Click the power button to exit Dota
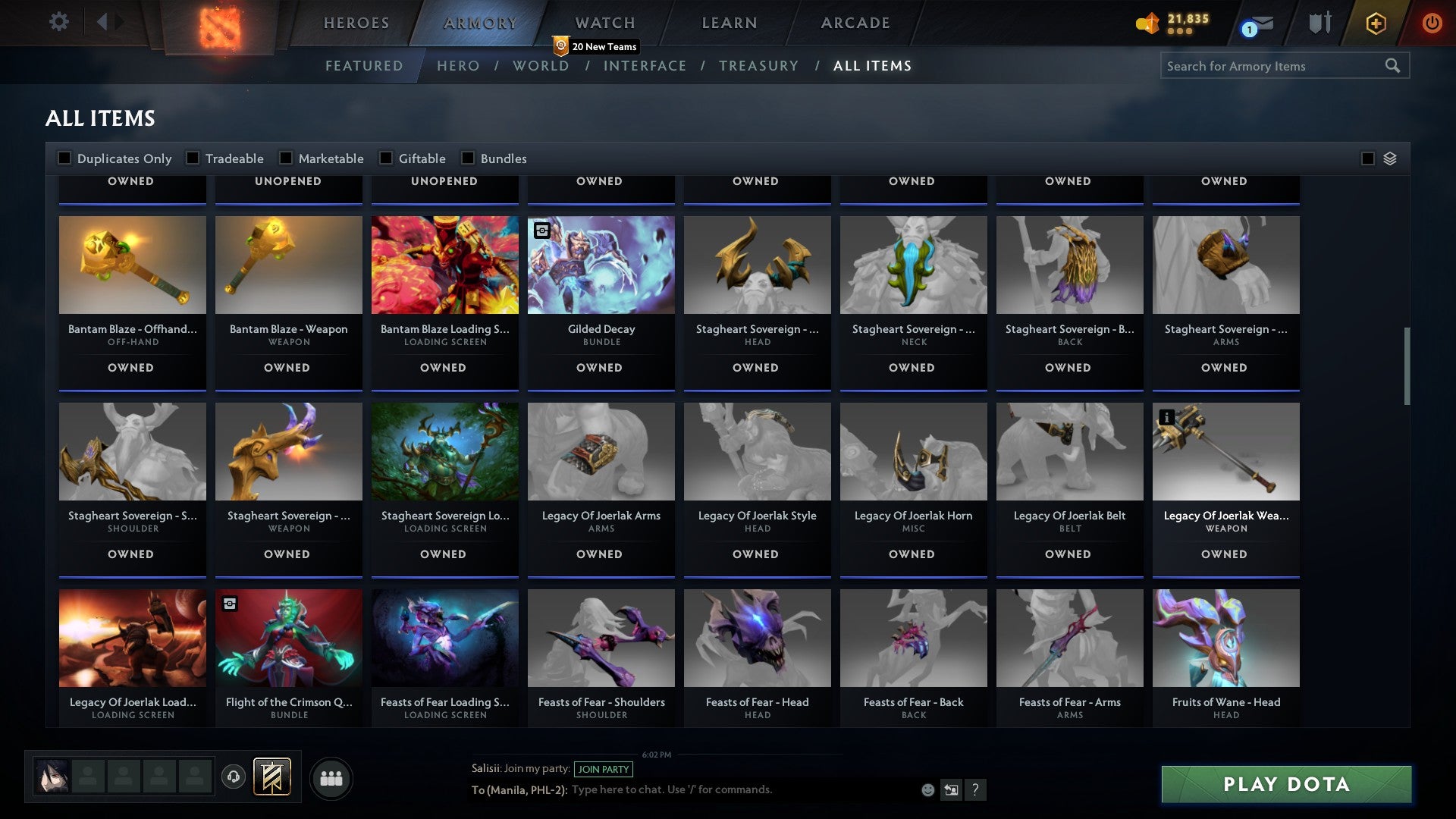This screenshot has width=1456, height=819. point(1432,24)
